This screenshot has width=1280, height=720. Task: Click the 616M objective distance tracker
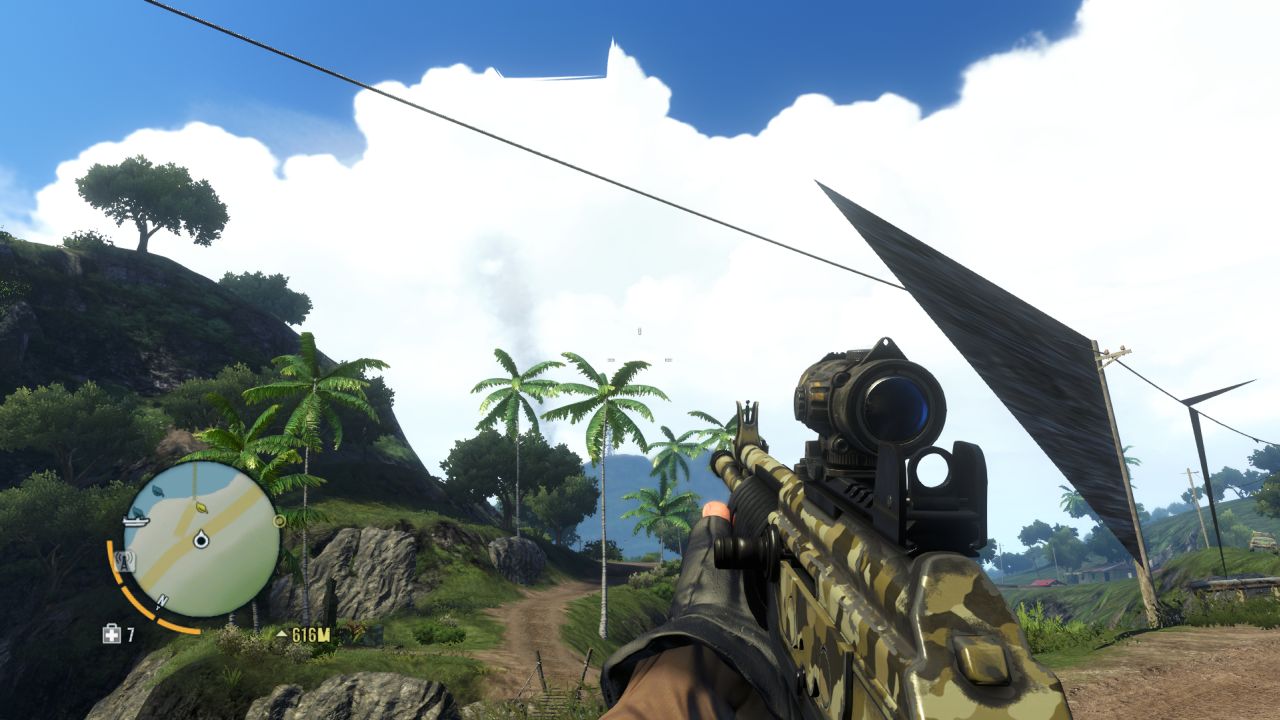(304, 634)
